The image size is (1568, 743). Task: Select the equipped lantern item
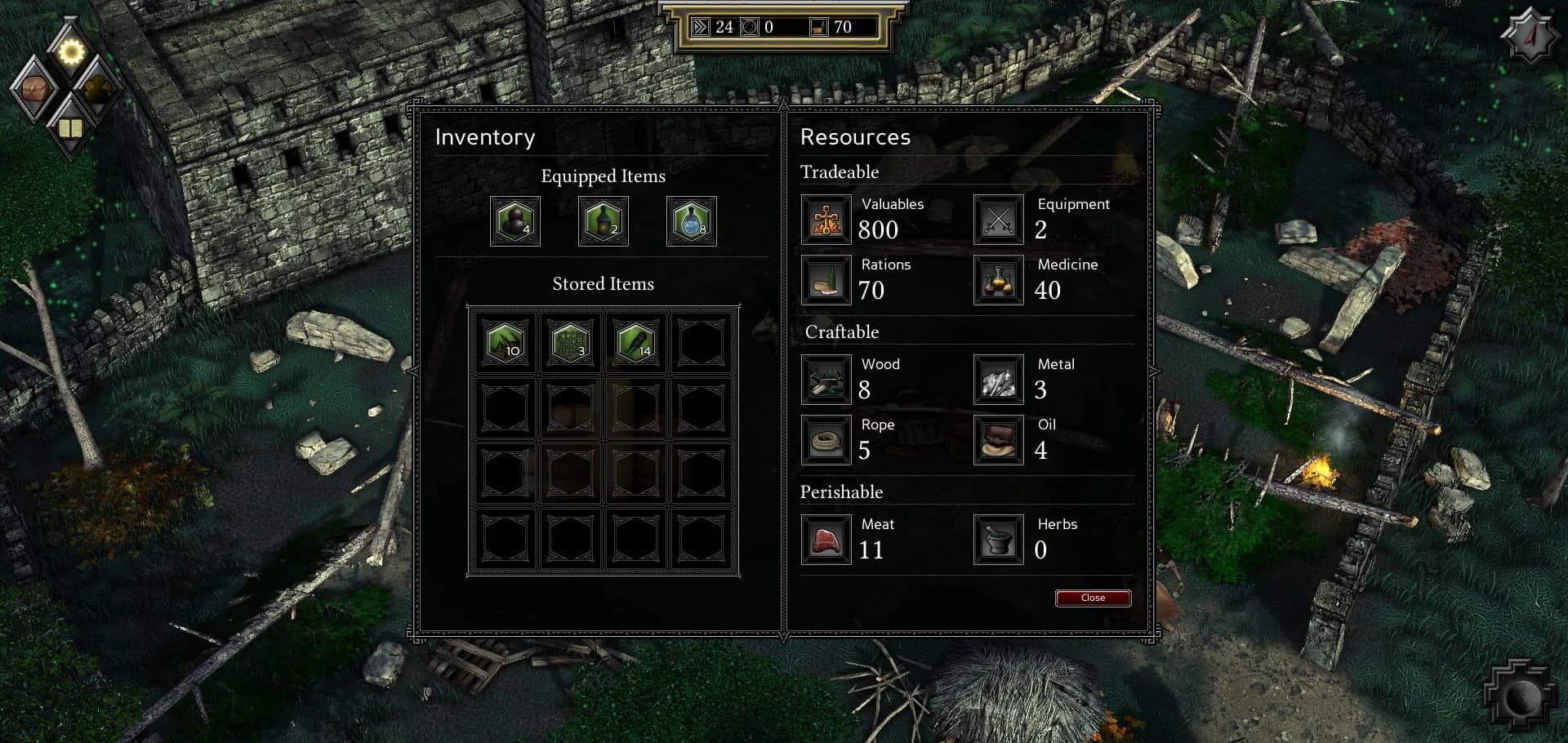tap(603, 221)
